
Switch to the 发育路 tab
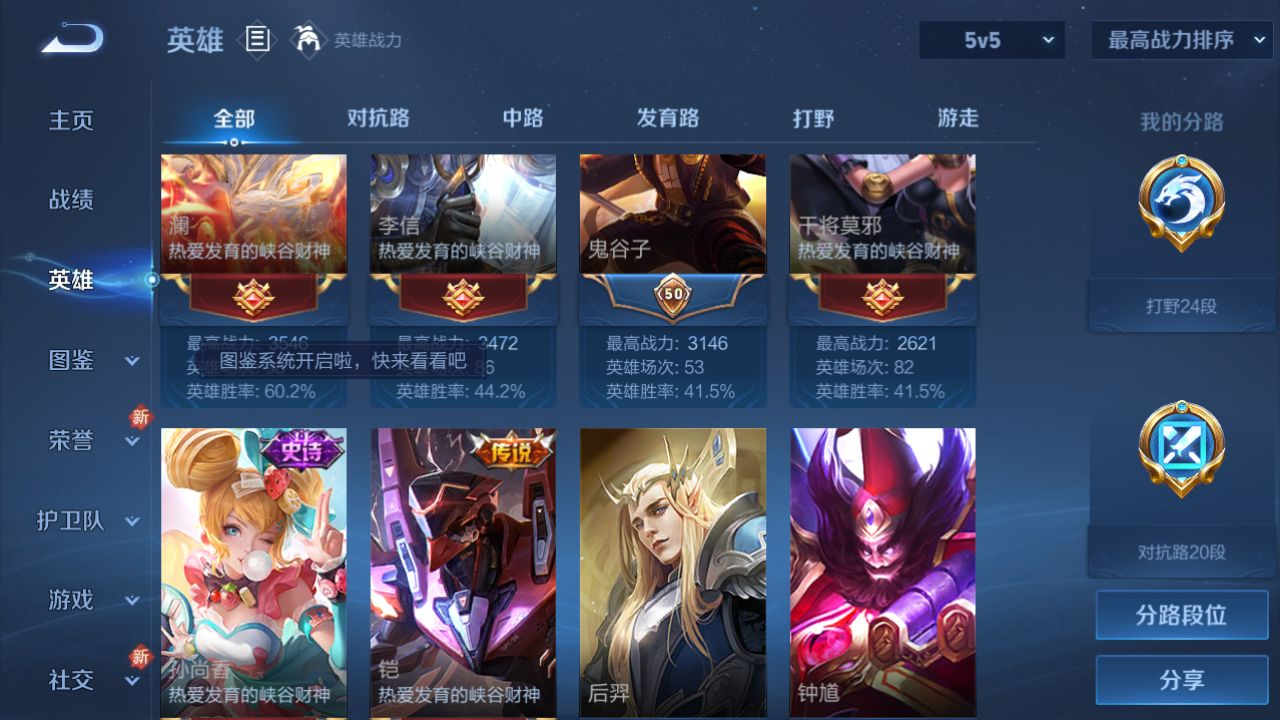coord(668,118)
